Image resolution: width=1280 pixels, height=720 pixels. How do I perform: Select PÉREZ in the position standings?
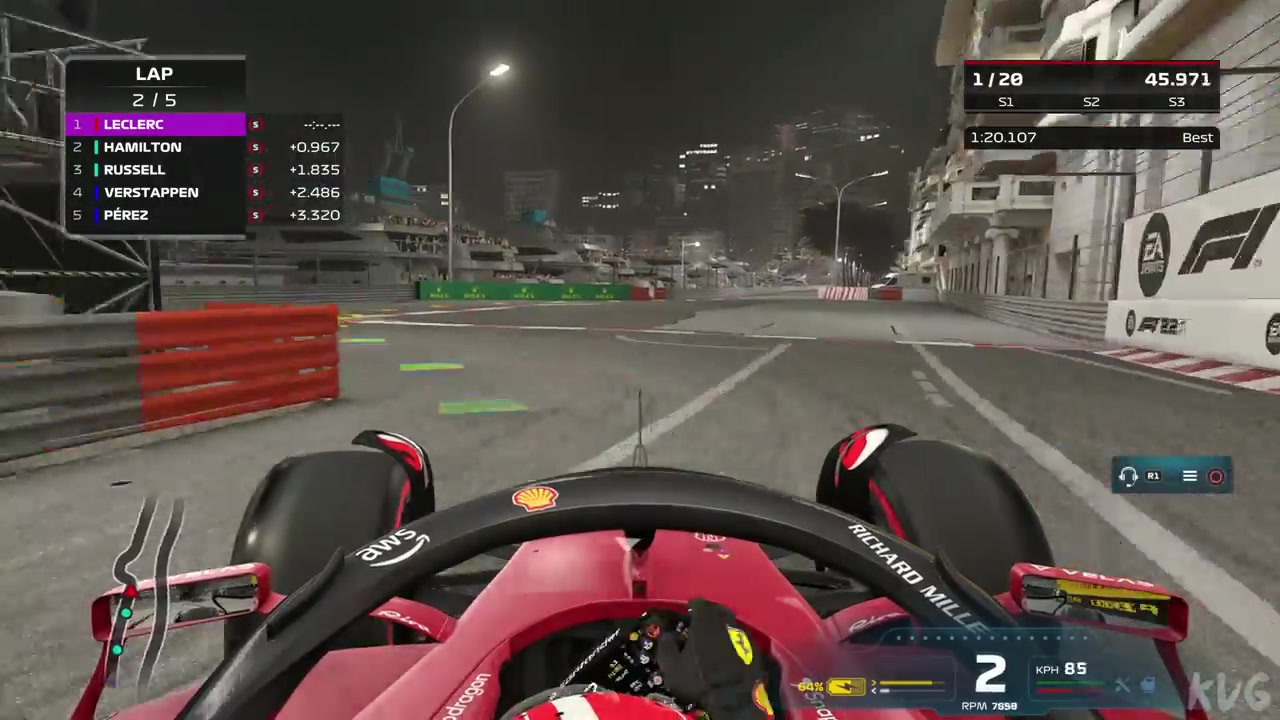click(x=126, y=215)
